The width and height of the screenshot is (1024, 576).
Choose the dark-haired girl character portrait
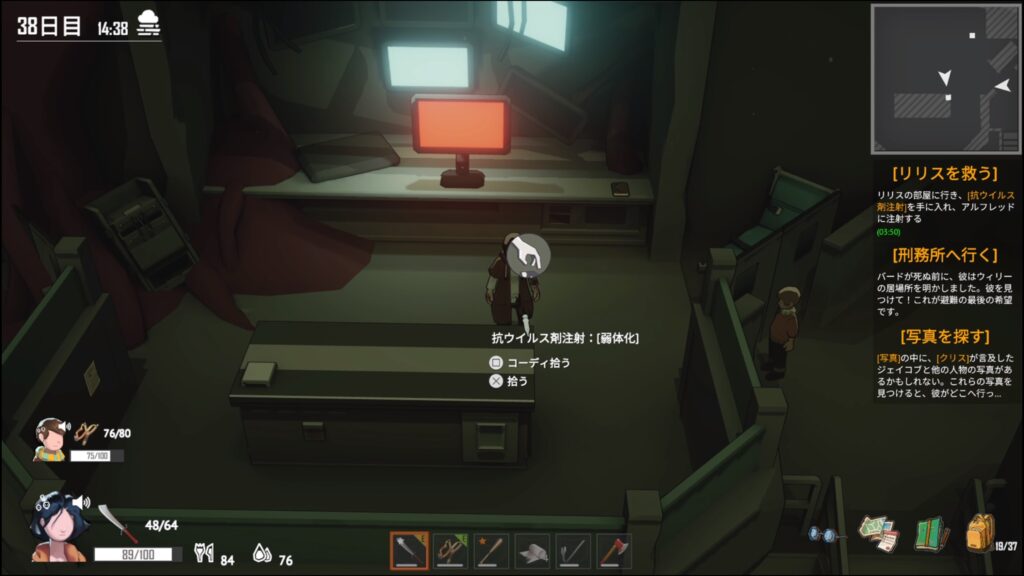(x=50, y=522)
